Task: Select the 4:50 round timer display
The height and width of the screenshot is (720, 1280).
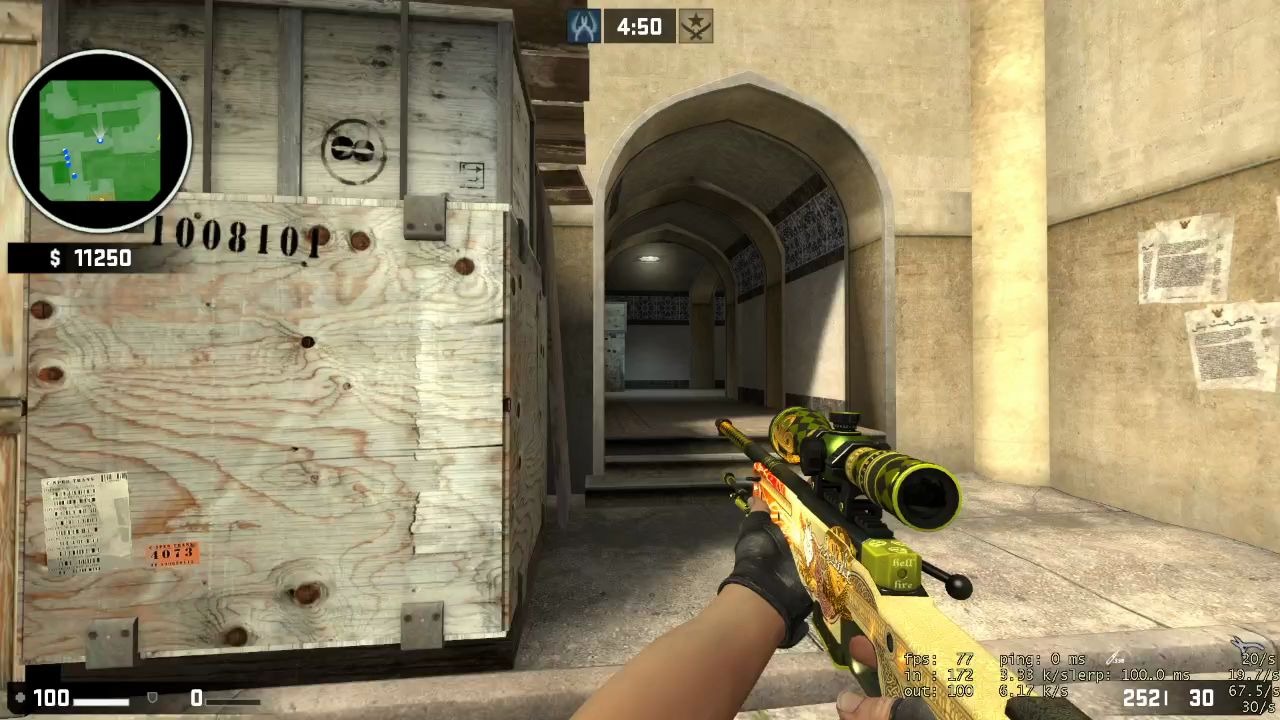Action: [639, 27]
